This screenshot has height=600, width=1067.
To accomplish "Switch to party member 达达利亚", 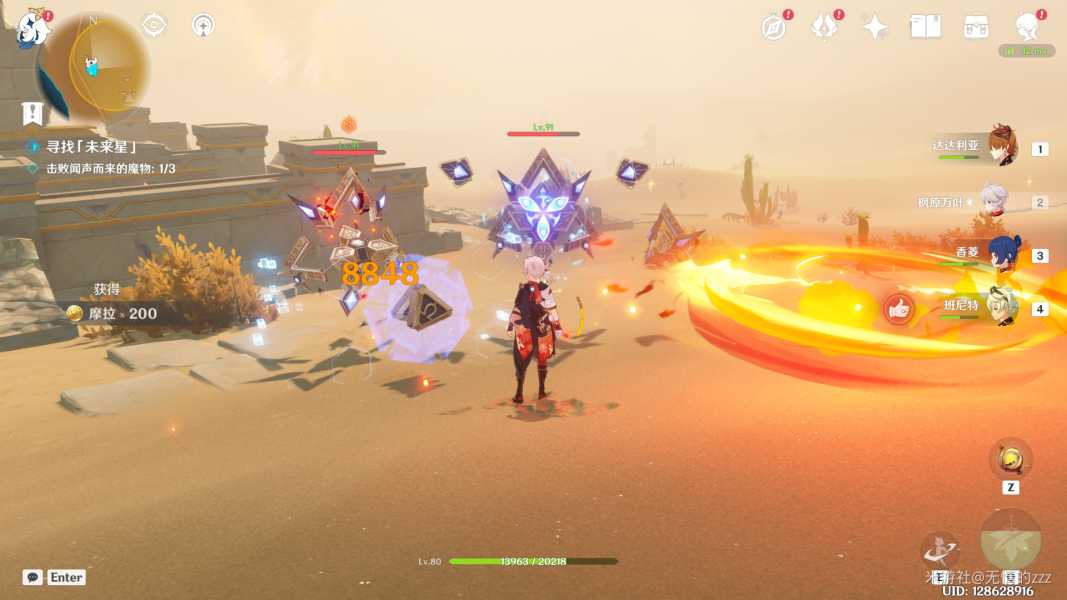I will (1002, 147).
